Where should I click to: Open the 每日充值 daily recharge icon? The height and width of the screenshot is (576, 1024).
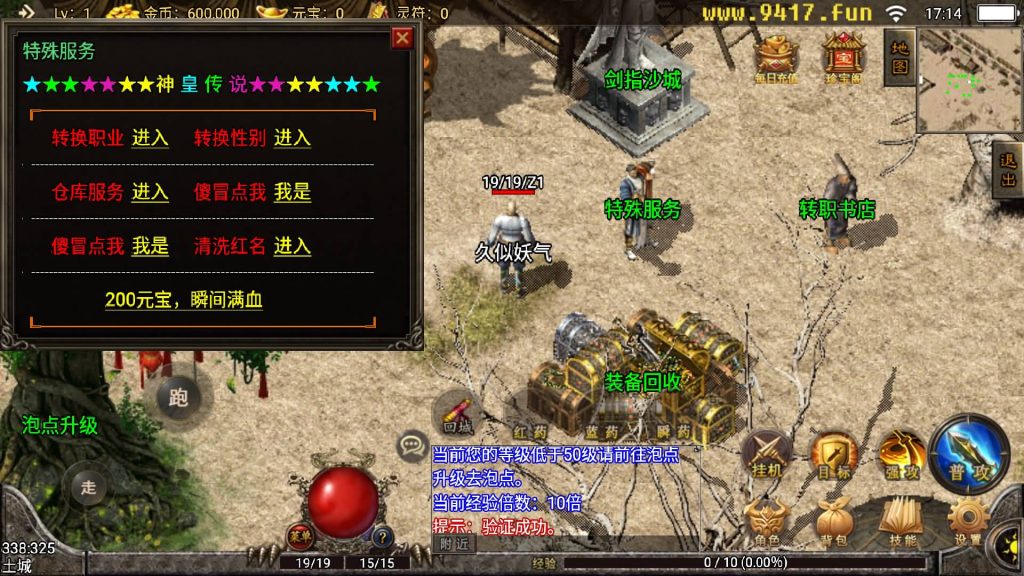click(776, 58)
